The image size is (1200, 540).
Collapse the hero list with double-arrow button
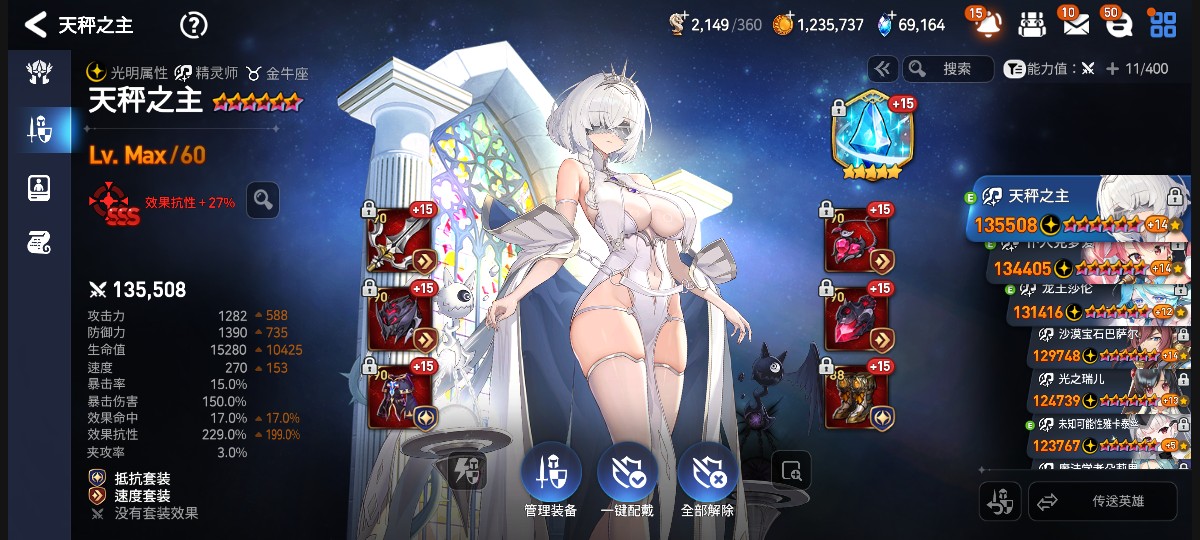coord(882,69)
